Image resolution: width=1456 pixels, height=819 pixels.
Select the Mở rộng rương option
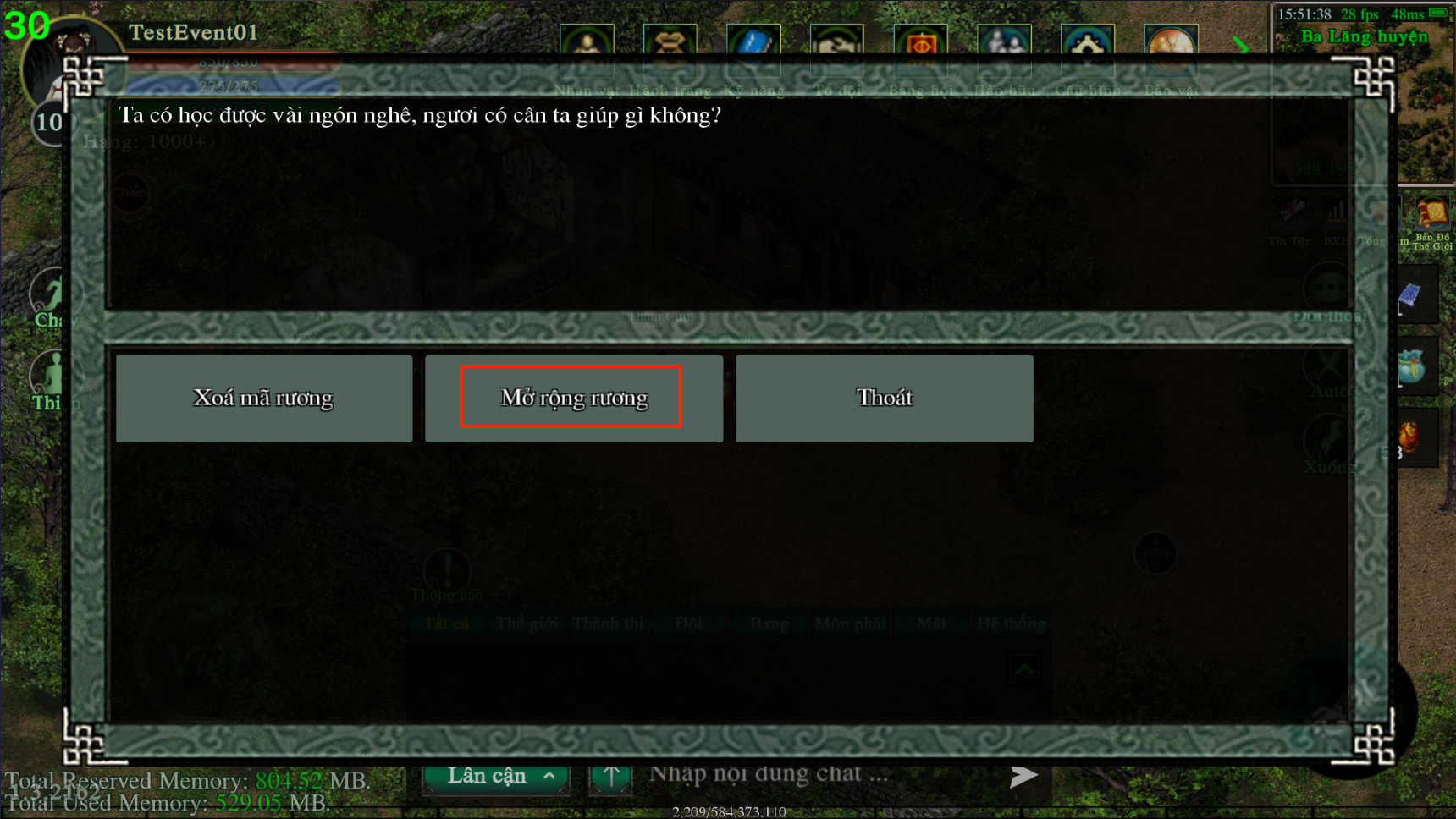[573, 399]
